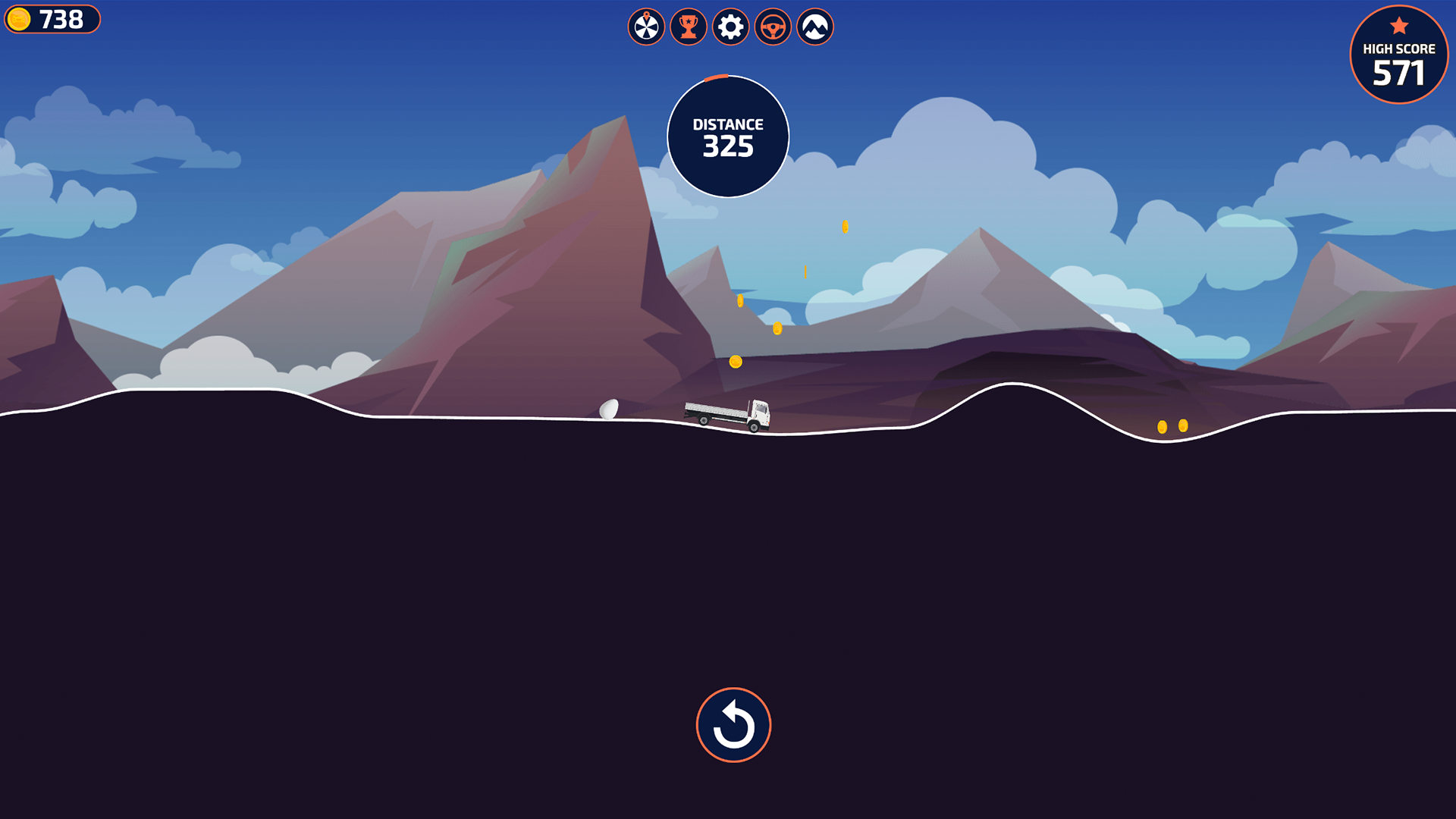Screen dimensions: 1456x819
Task: Restart the current run
Action: [x=733, y=724]
